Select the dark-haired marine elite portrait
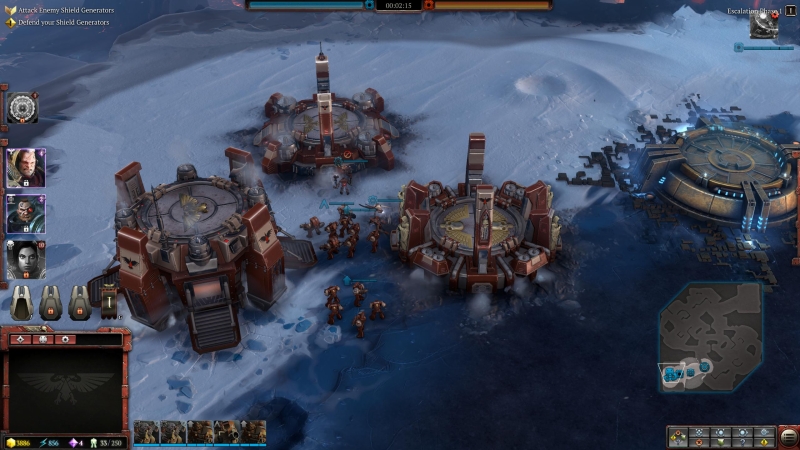Screen dimensions: 800x450 point(24,214)
